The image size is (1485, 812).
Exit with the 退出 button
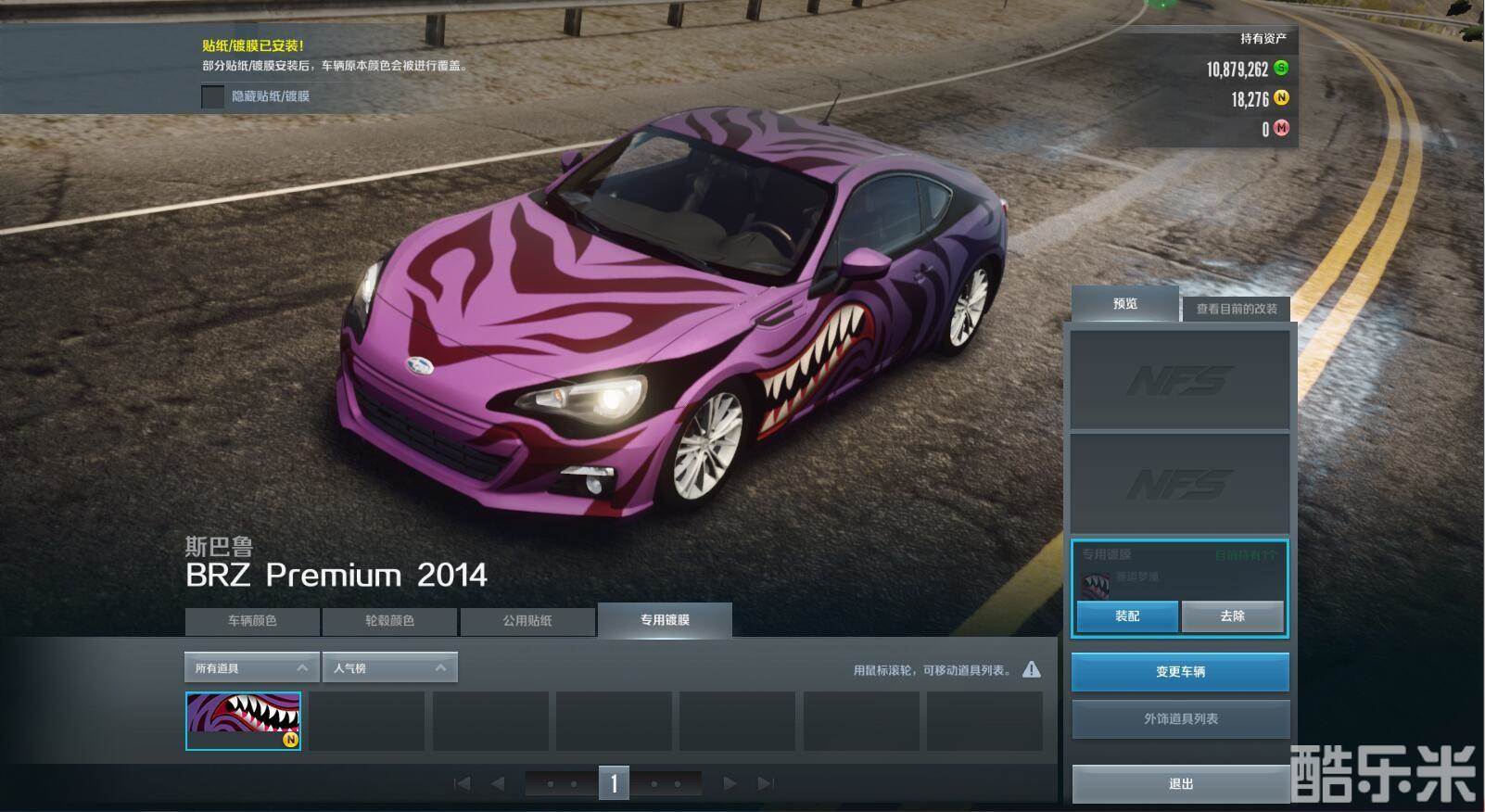(x=1180, y=784)
